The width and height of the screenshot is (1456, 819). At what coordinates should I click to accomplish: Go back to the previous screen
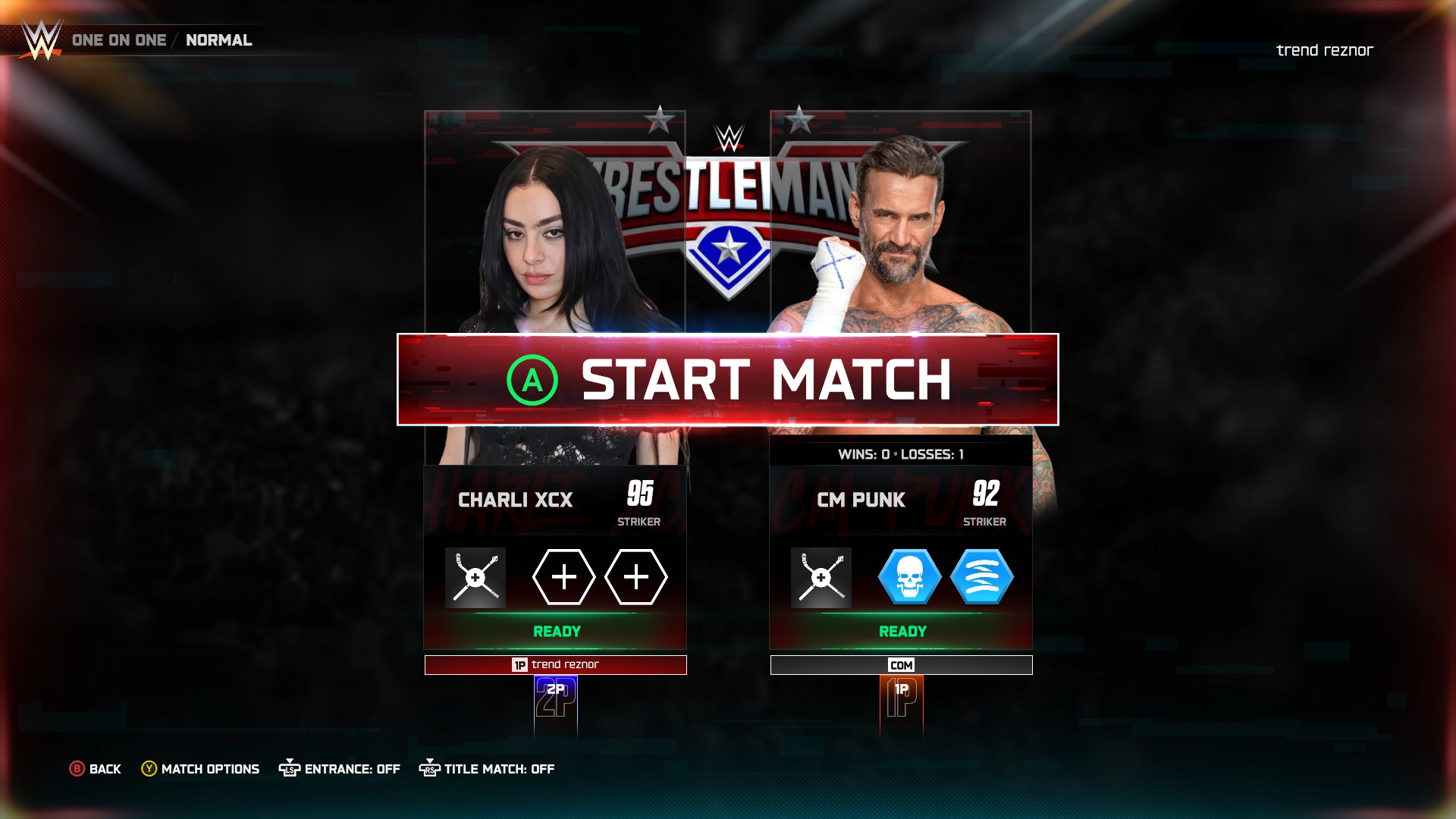click(96, 769)
